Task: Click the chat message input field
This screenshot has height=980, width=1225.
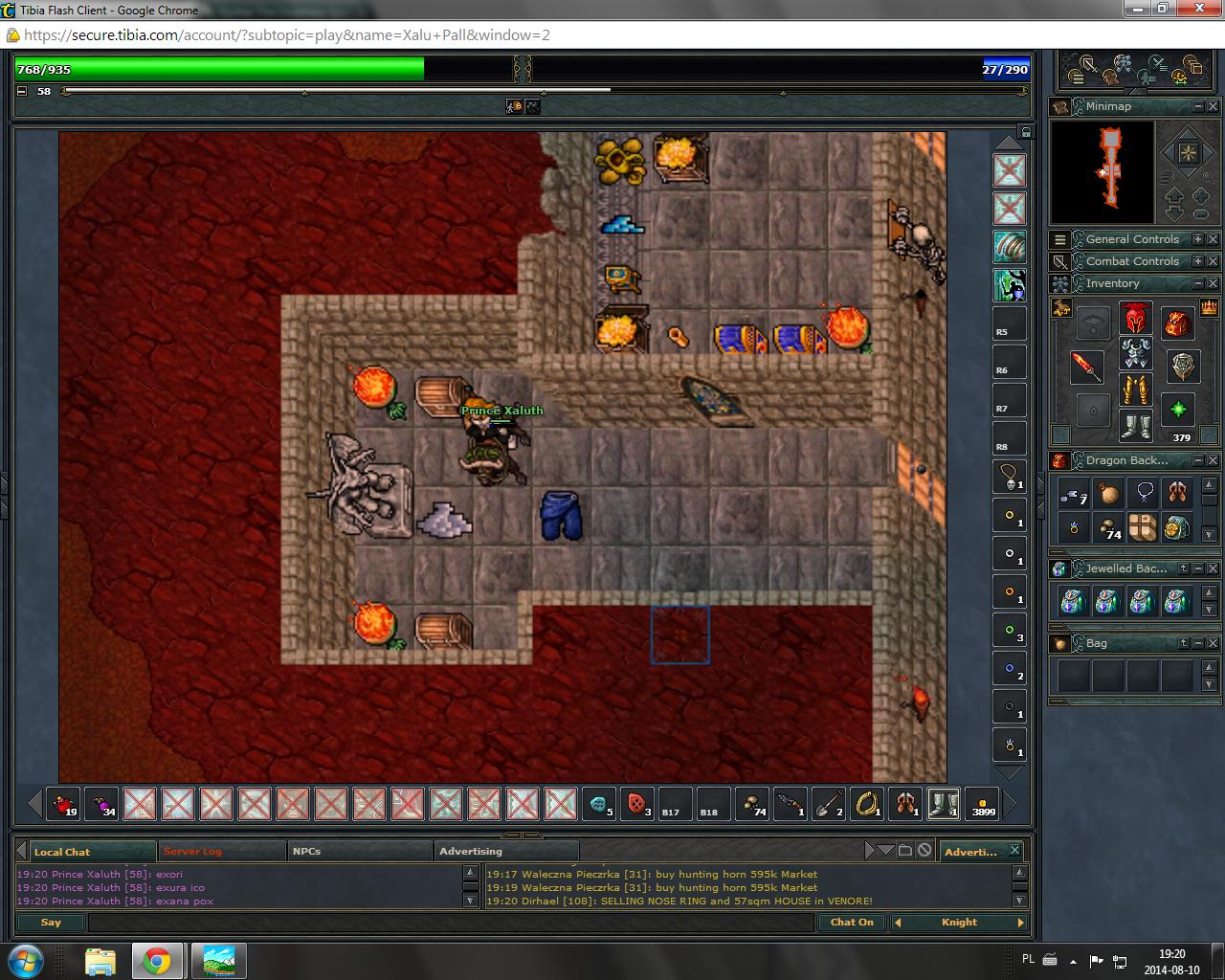Action: [450, 923]
